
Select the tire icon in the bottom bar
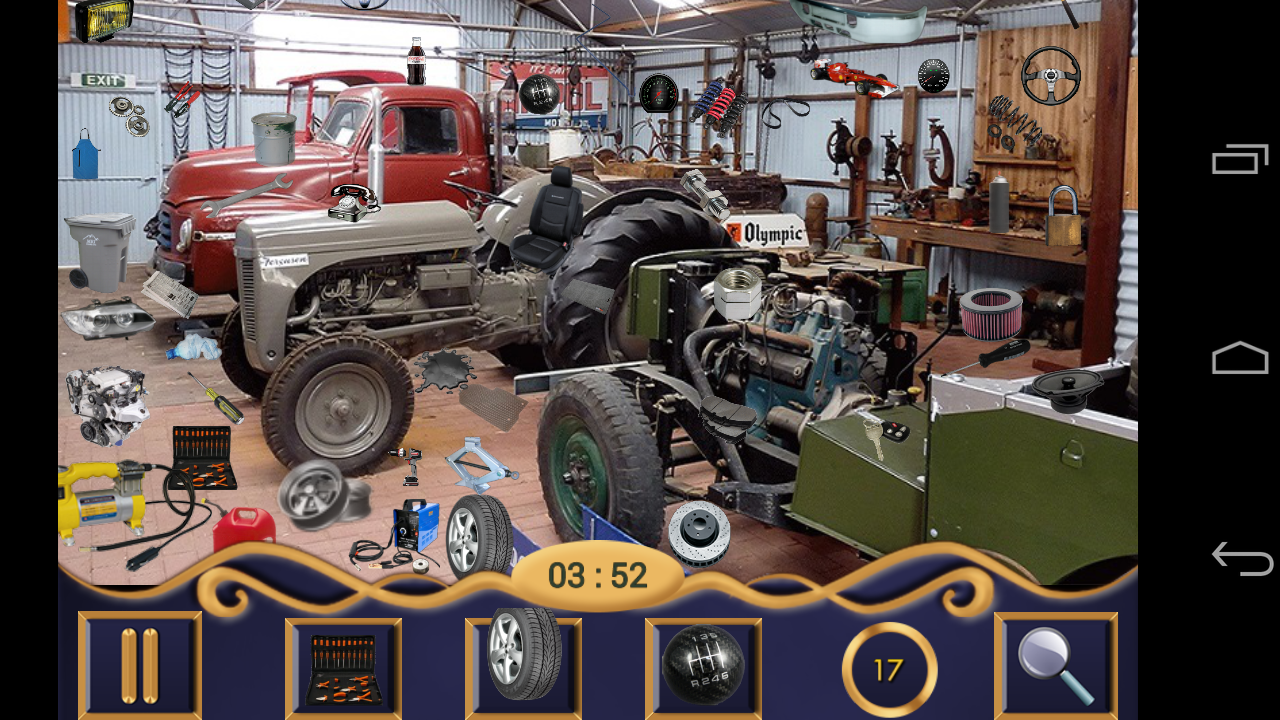(521, 663)
